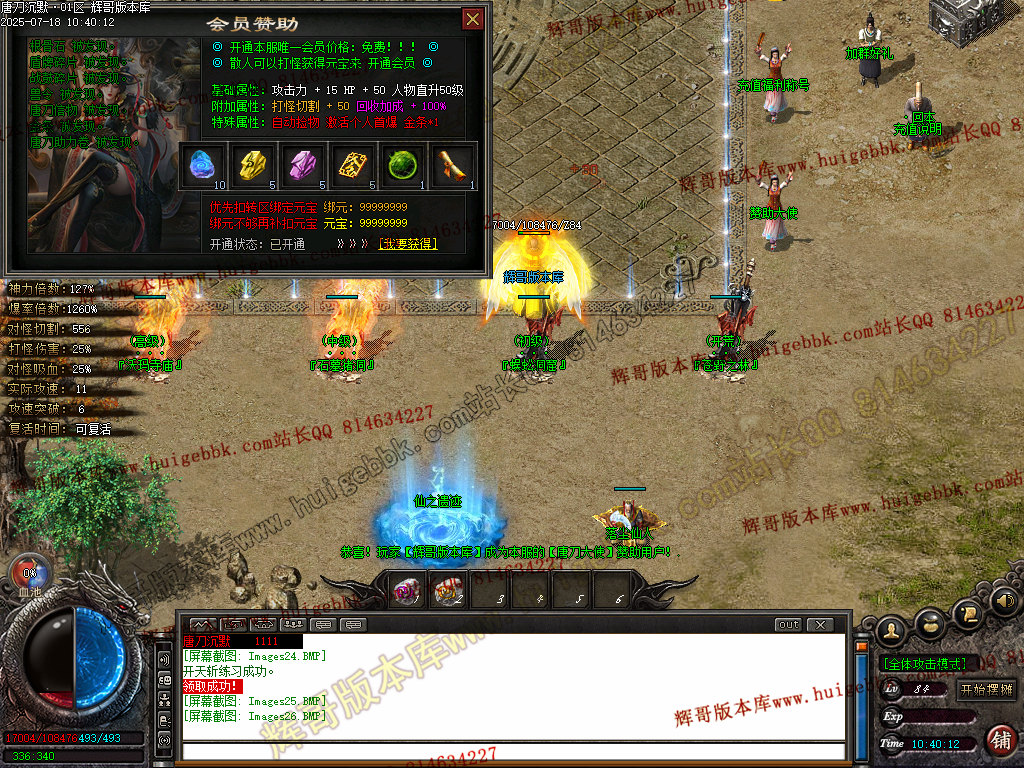Click the 我要获得 link in the panel
Screen dimensions: 1024x768
click(x=407, y=244)
